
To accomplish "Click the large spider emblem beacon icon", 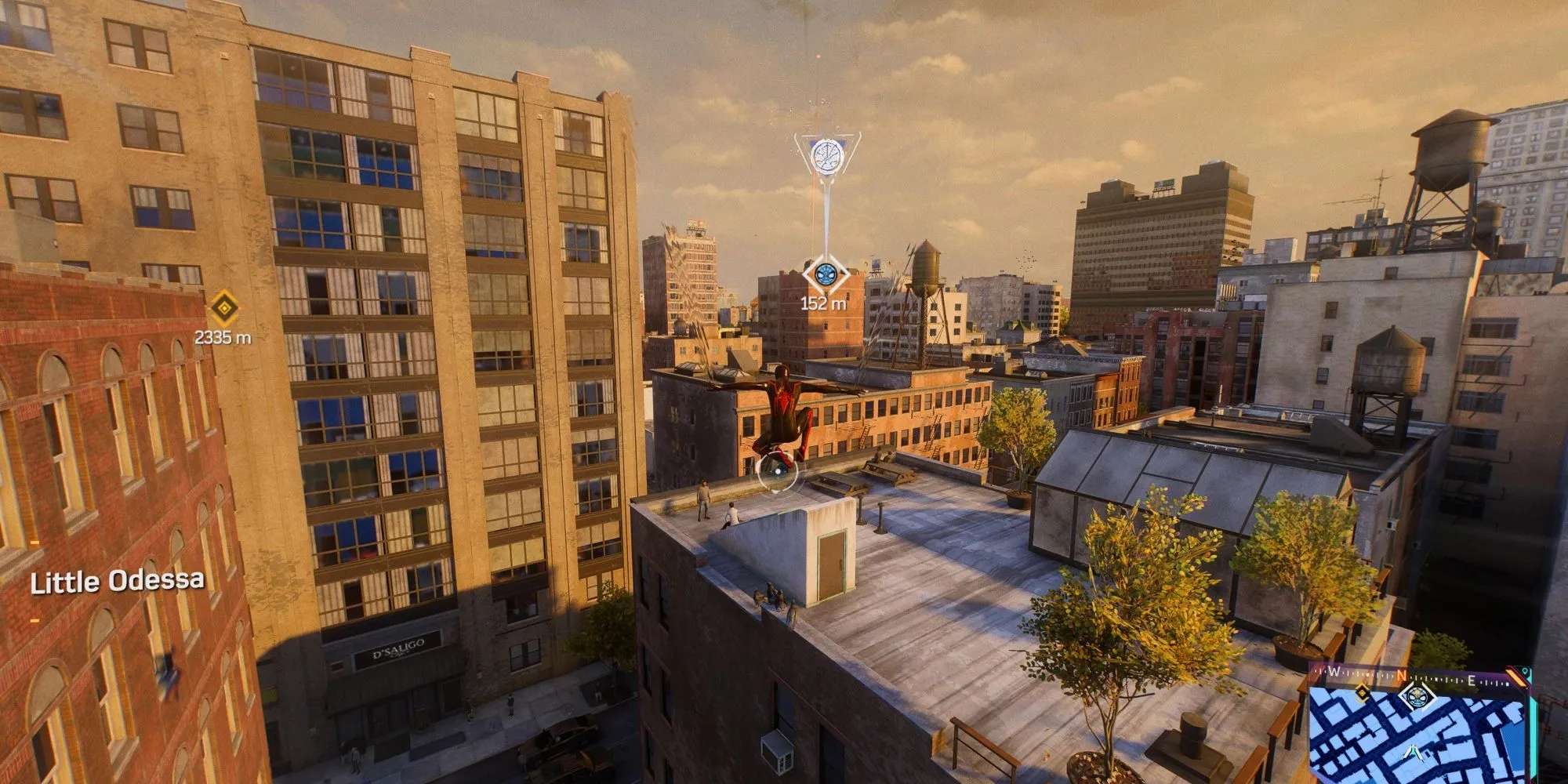I will (826, 154).
